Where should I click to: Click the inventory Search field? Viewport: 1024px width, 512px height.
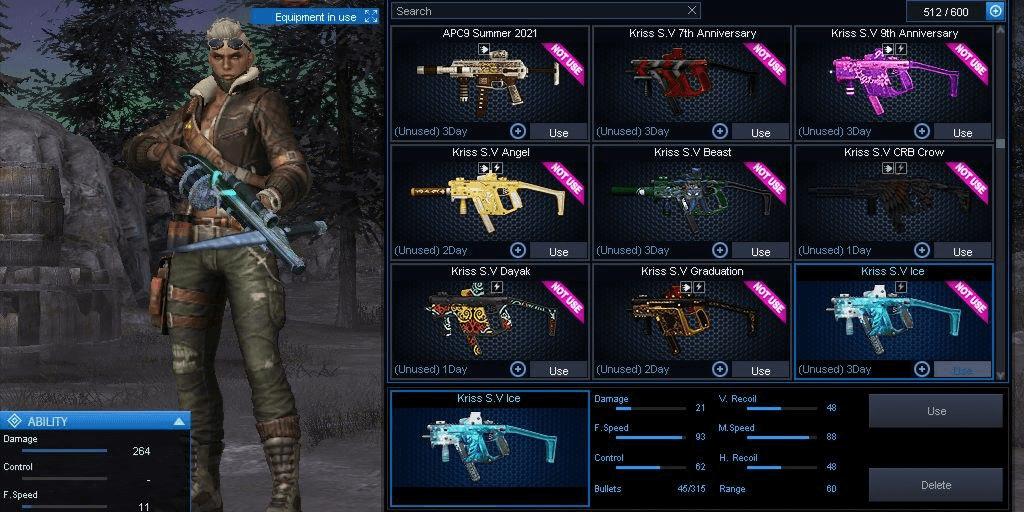coord(538,11)
